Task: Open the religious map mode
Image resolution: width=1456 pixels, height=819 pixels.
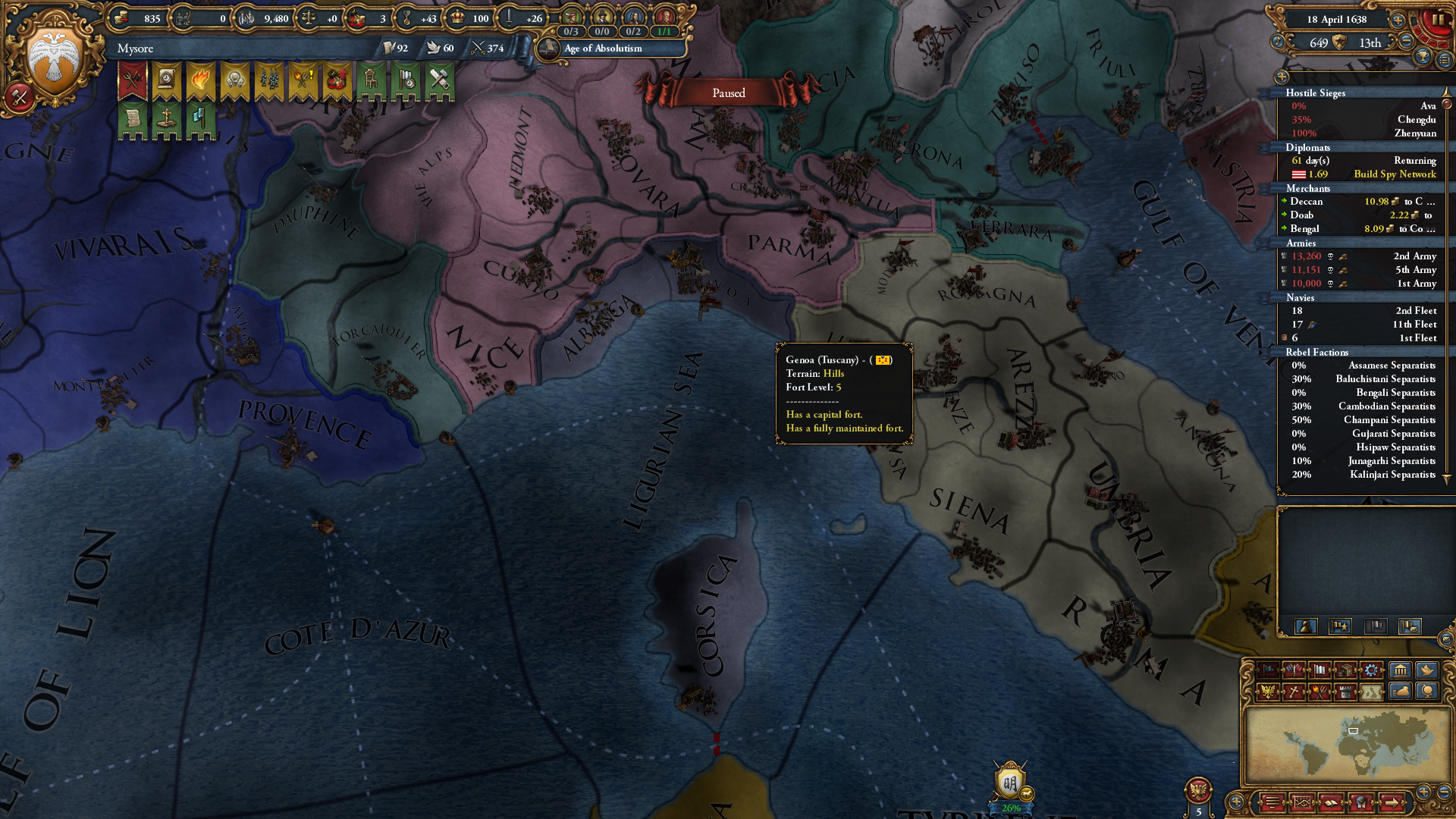Action: point(1294,692)
